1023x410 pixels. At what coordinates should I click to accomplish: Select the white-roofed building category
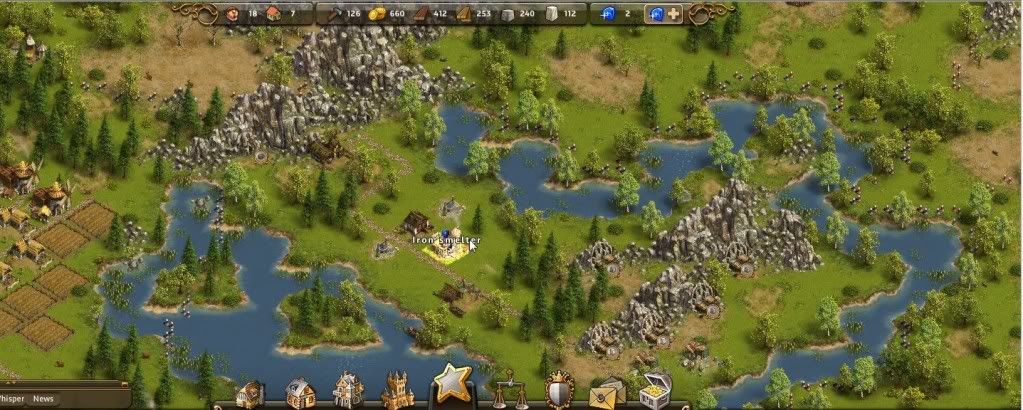pos(299,392)
